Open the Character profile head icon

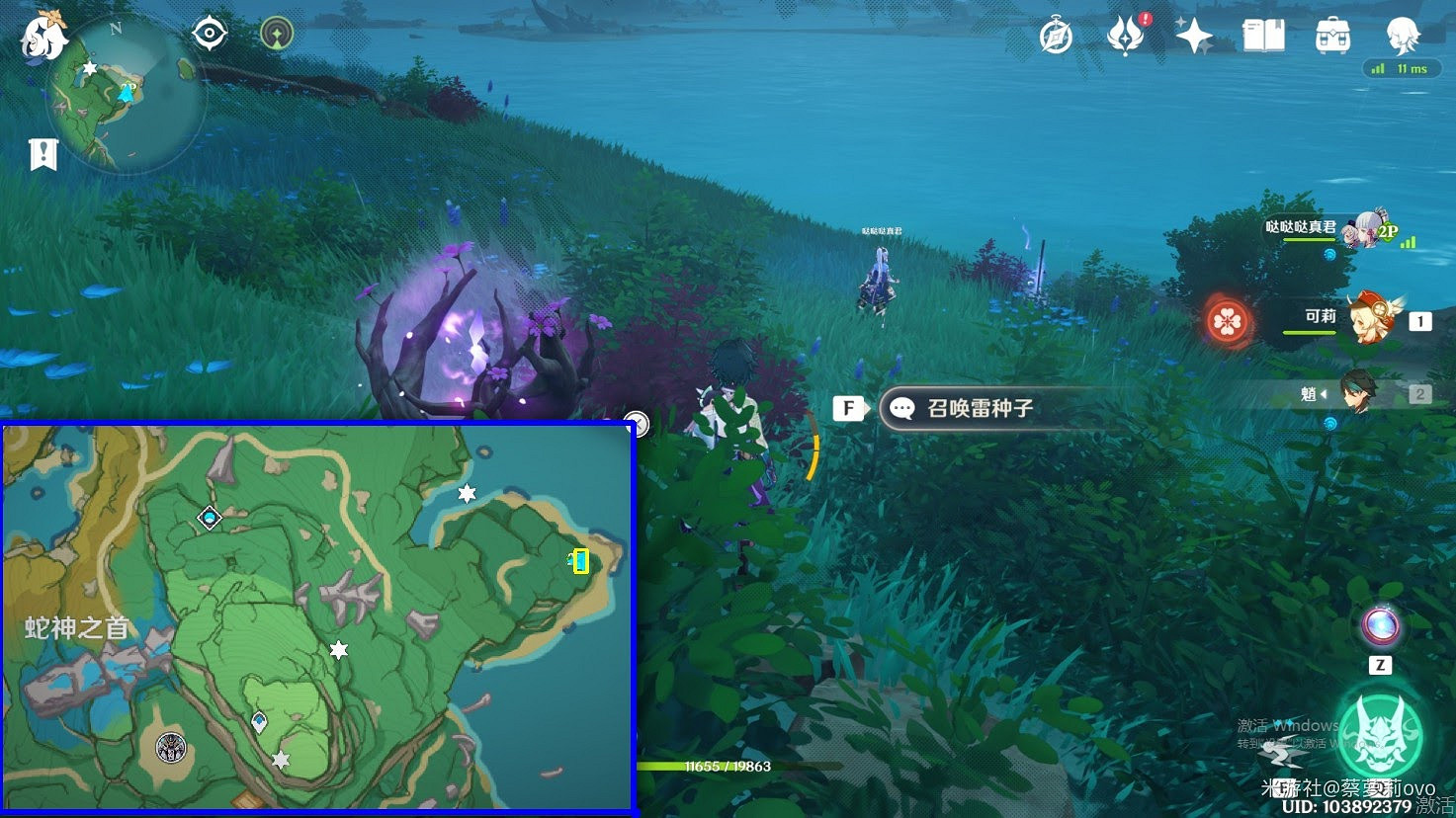coord(1402,35)
